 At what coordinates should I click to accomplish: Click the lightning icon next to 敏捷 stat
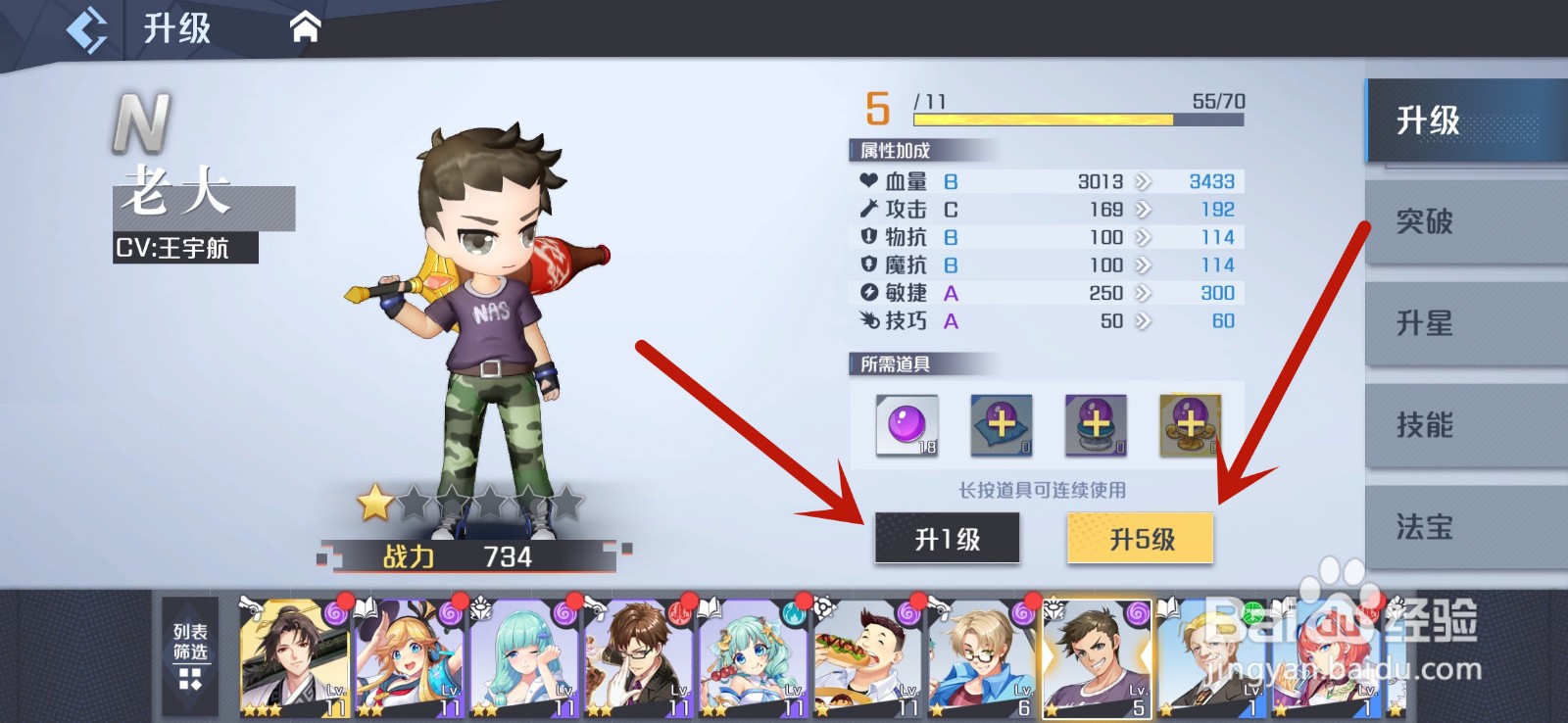pyautogui.click(x=870, y=292)
